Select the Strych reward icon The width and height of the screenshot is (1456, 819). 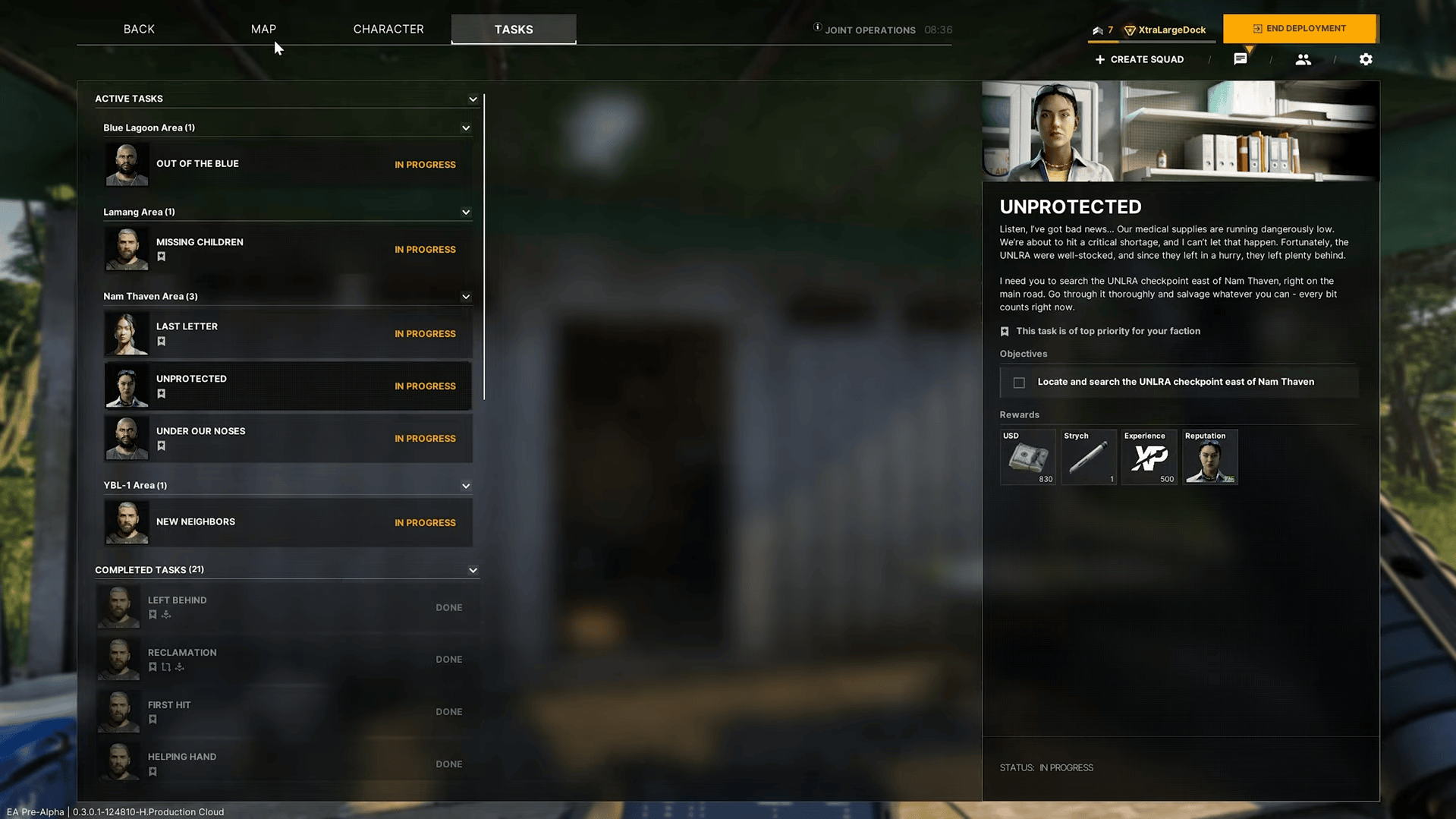click(x=1088, y=456)
